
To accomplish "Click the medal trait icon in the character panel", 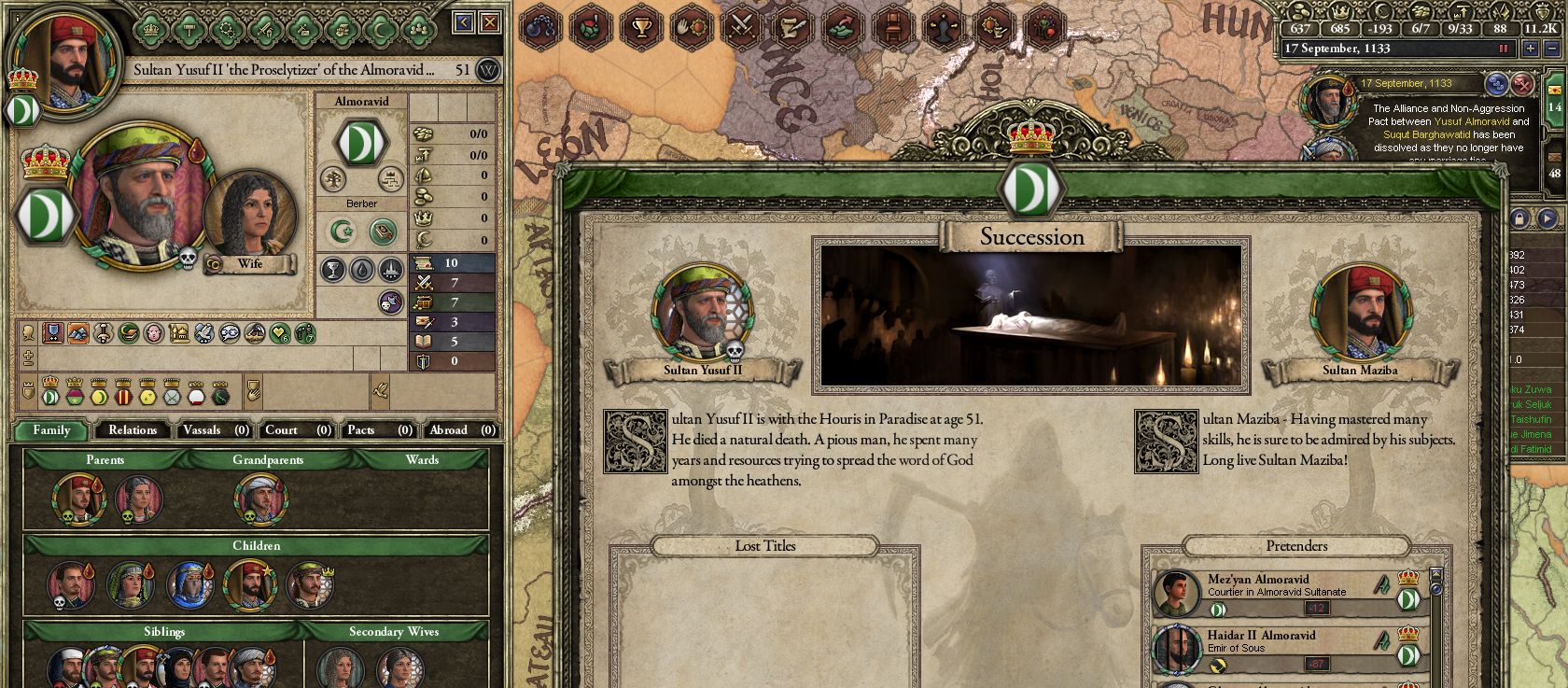I will (52, 335).
